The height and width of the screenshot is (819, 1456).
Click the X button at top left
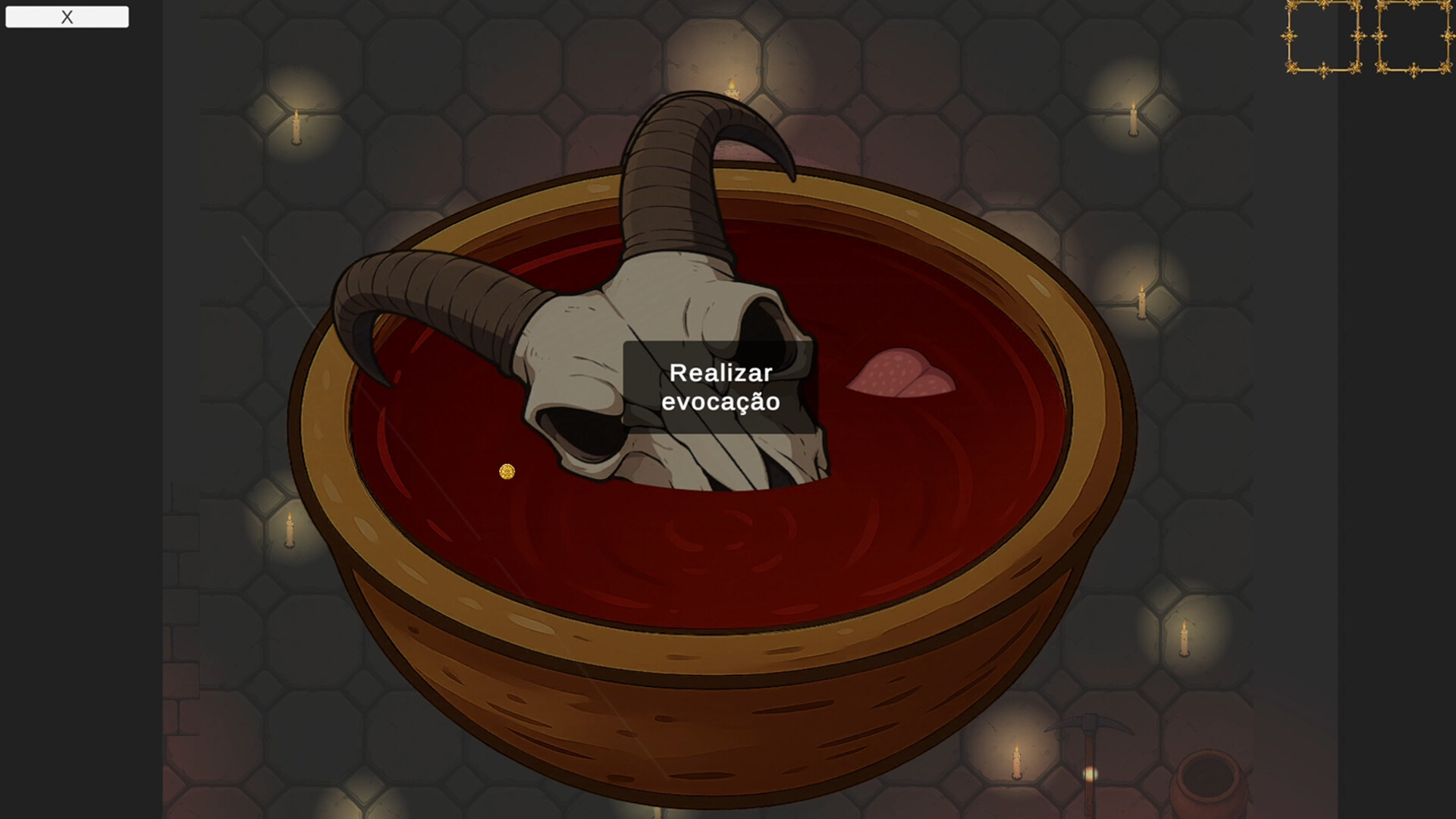[67, 16]
